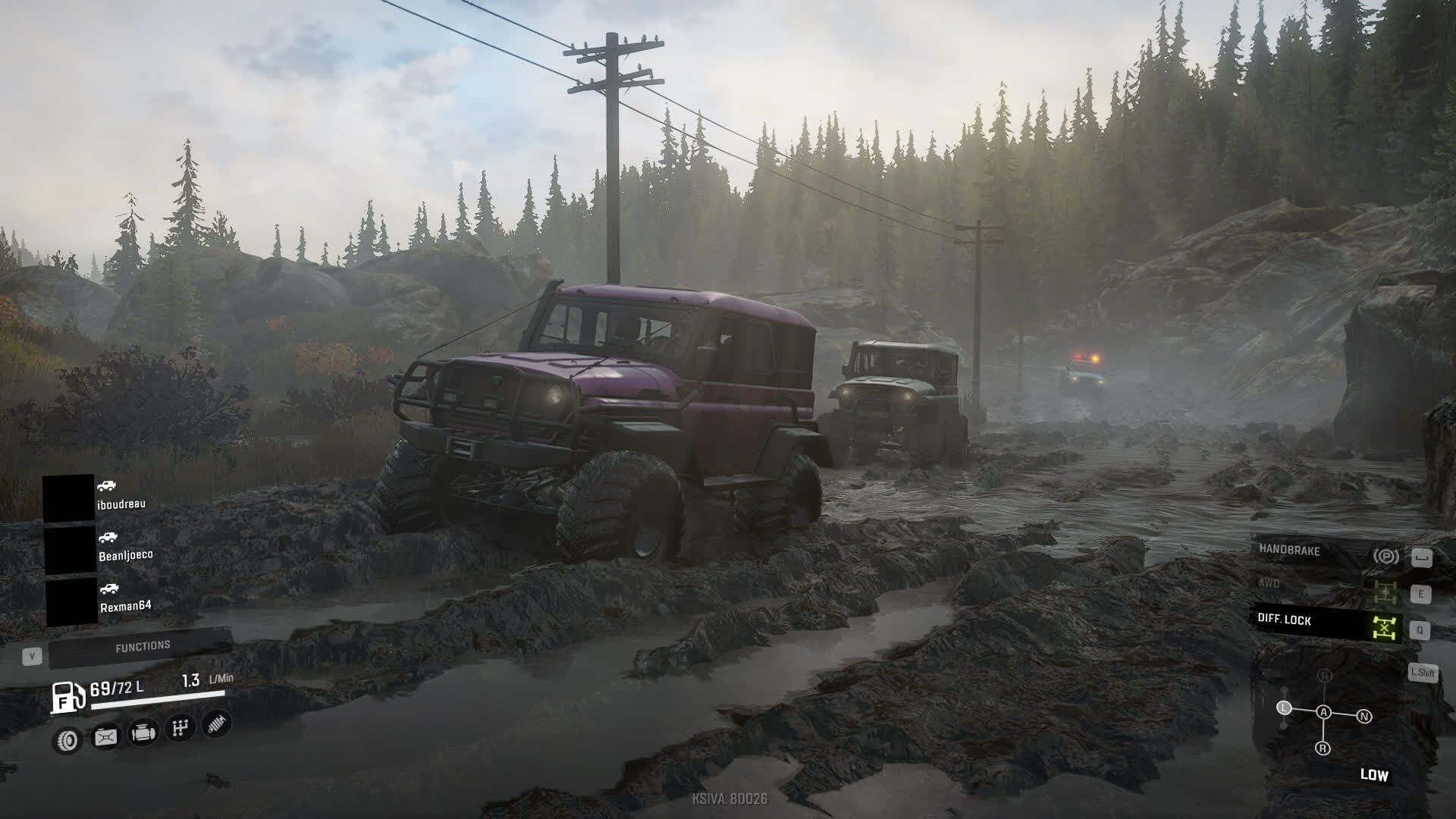Toggle the Diff. Lock control
The height and width of the screenshot is (819, 1456).
(x=1323, y=623)
